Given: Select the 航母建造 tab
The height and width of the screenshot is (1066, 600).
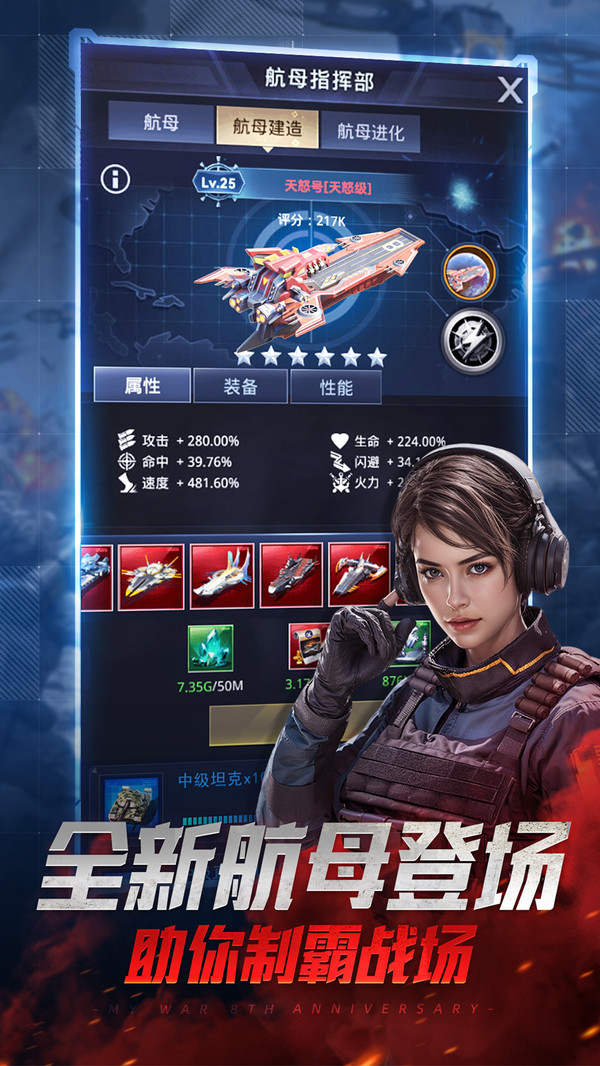Looking at the screenshot, I should [268, 127].
